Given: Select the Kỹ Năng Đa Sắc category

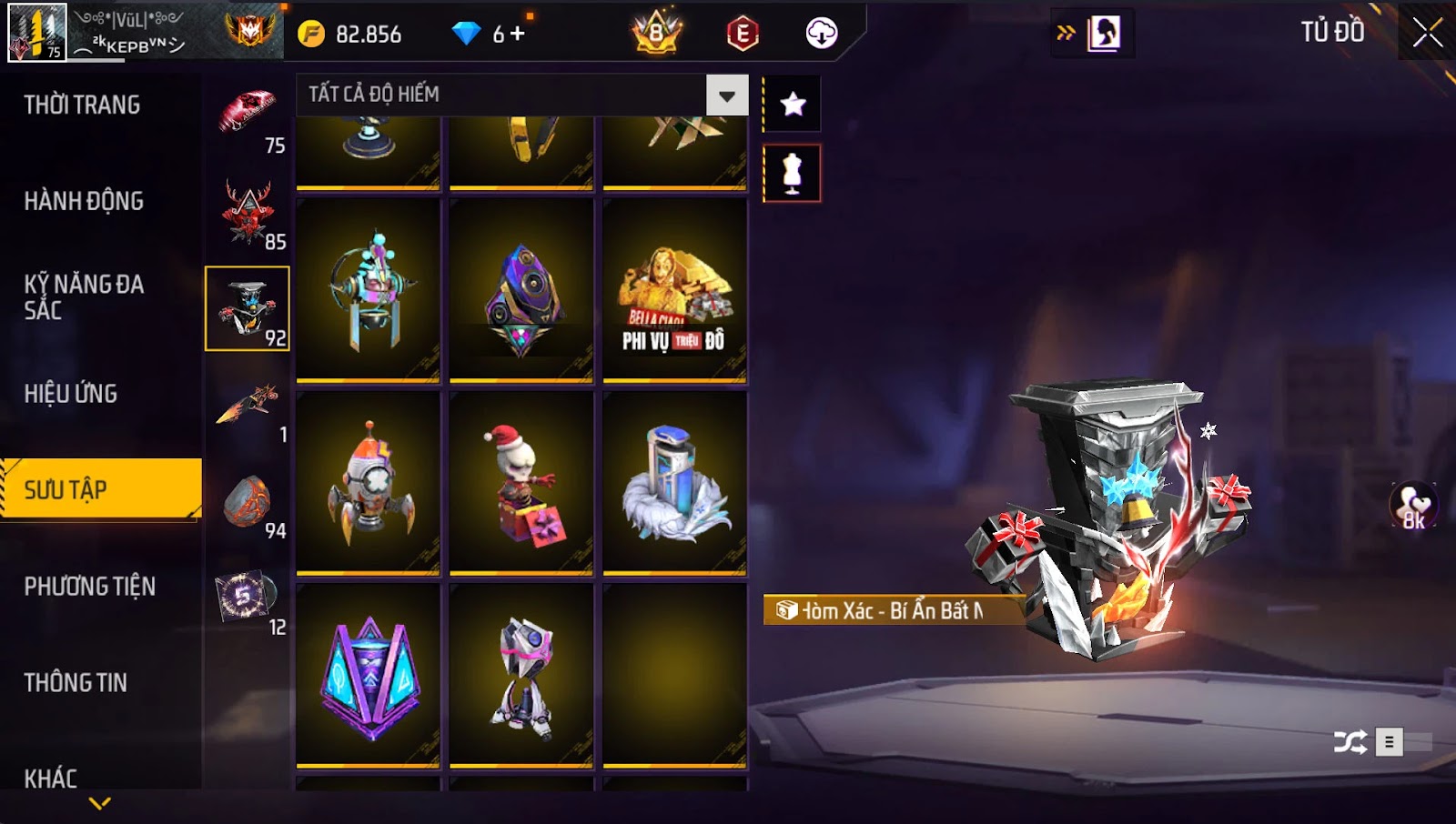Looking at the screenshot, I should 84,296.
